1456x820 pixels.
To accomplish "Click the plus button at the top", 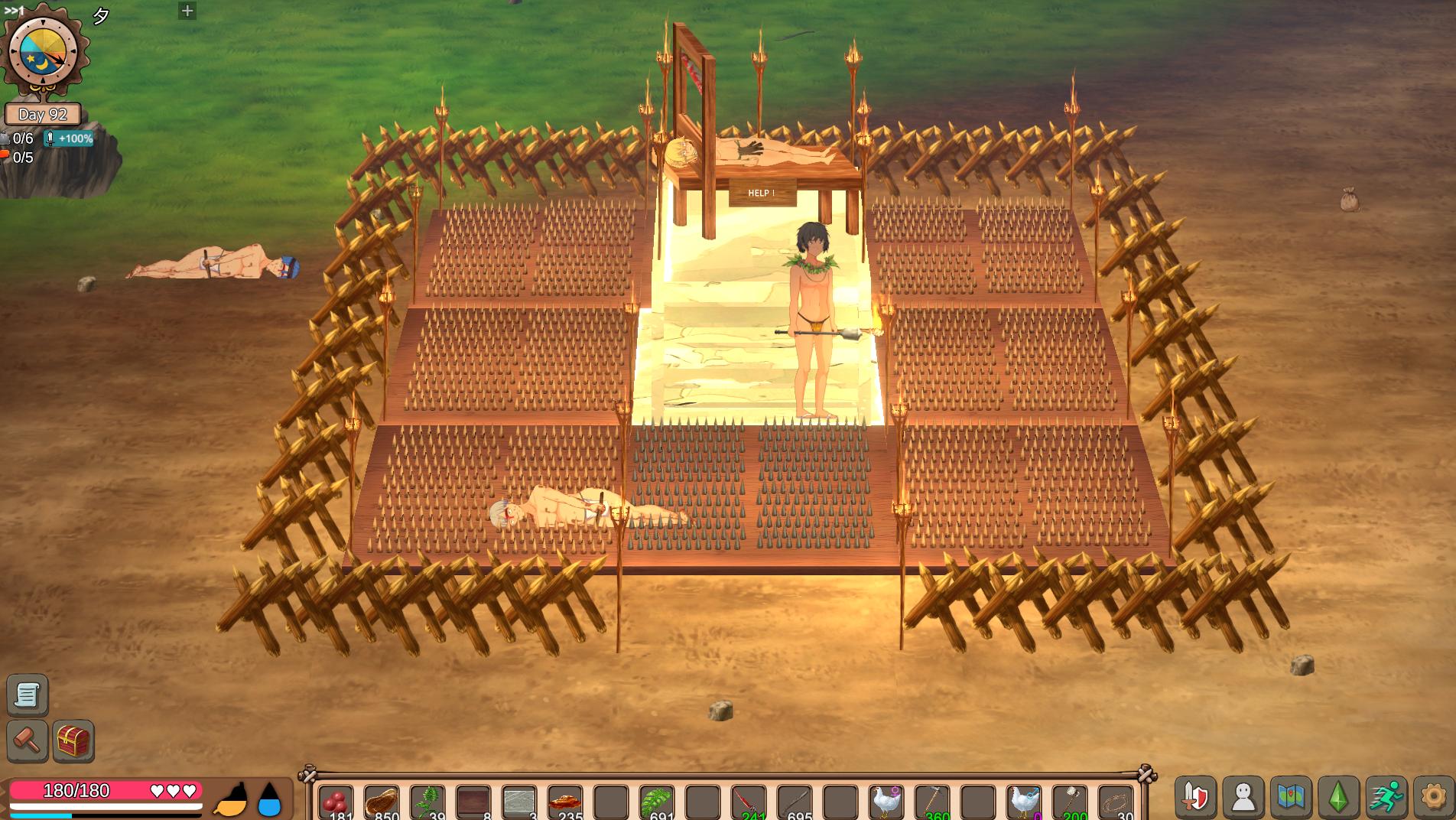I will click(187, 11).
